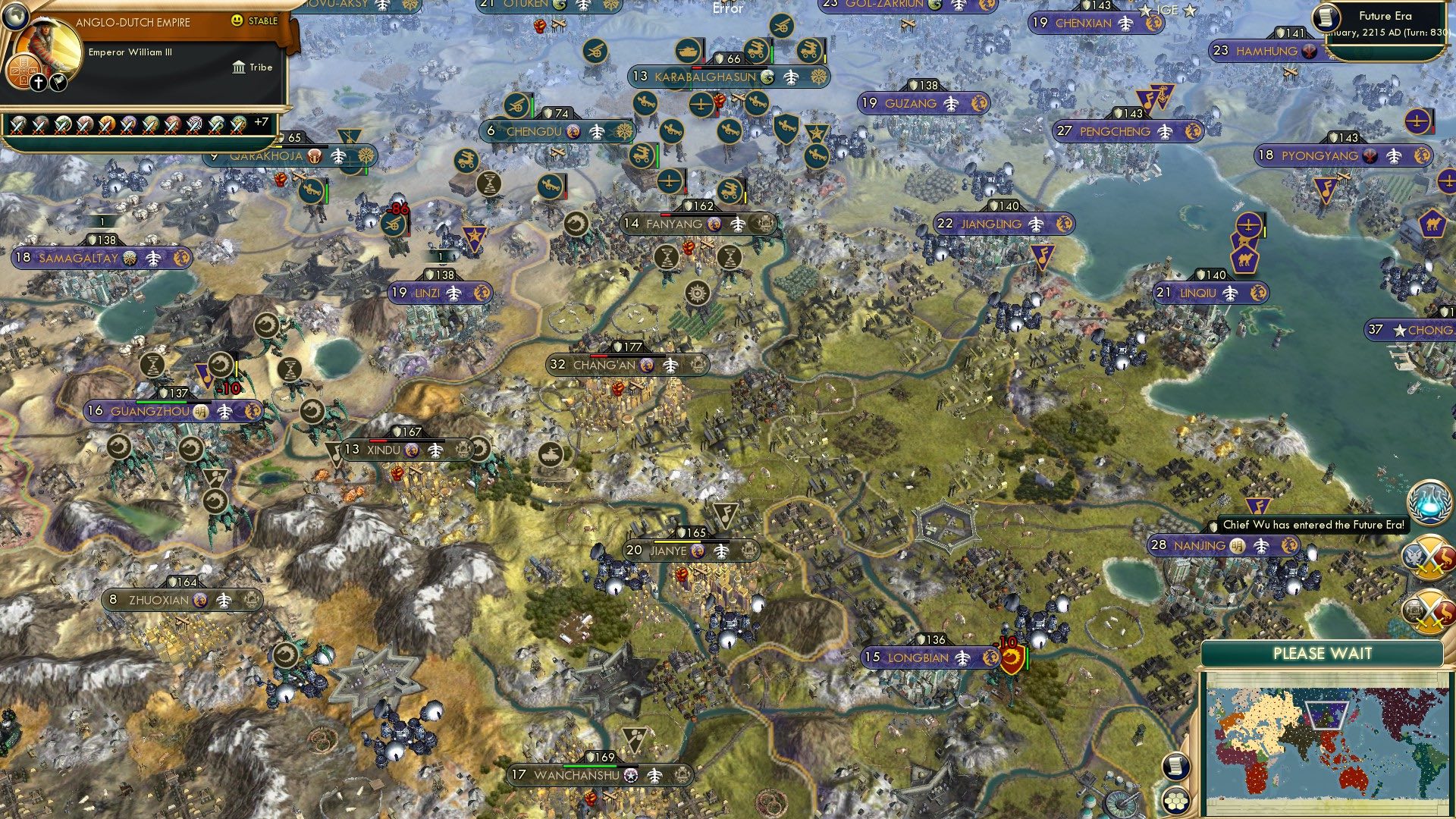Toggle the hex grid overlay button
Screen dimensions: 1456x819
pyautogui.click(x=1177, y=802)
